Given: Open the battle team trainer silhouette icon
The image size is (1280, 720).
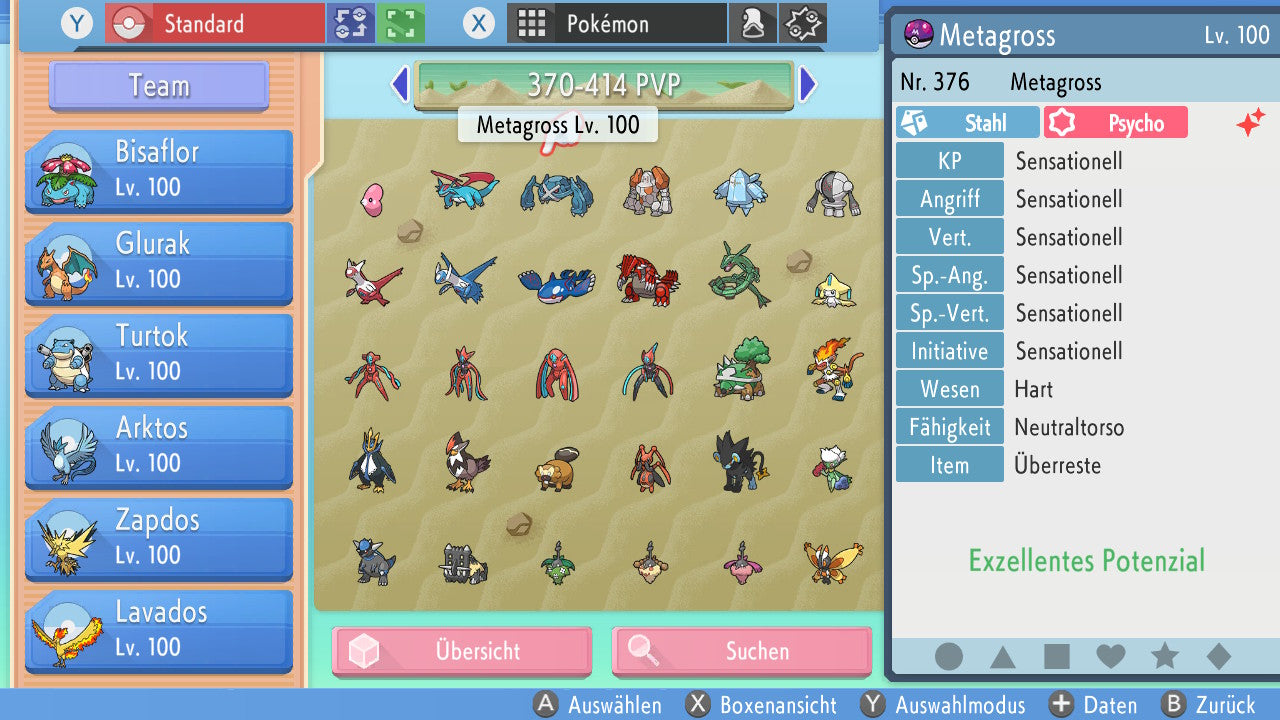Looking at the screenshot, I should click(753, 23).
